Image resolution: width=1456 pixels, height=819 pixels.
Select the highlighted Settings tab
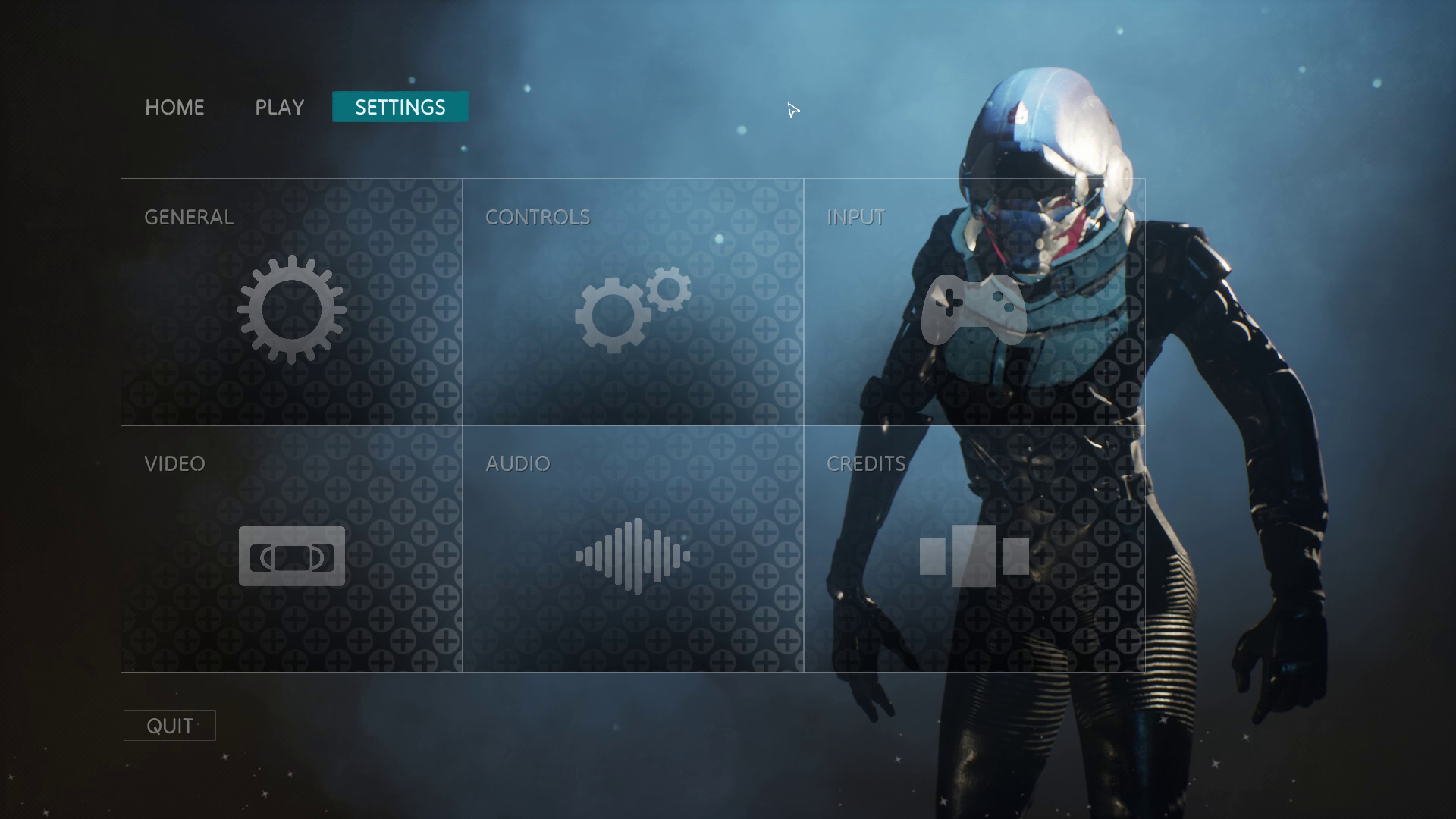(400, 107)
